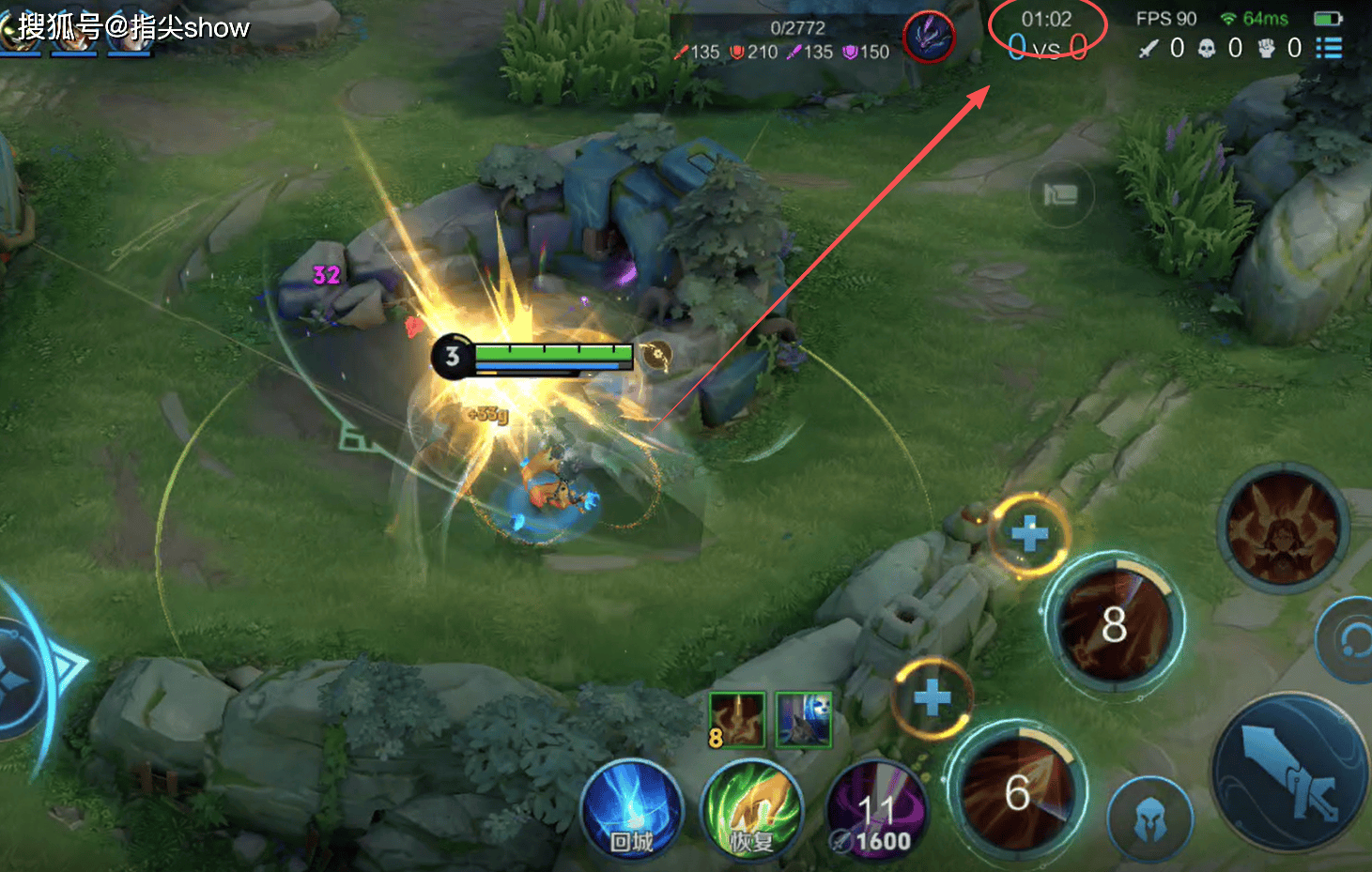This screenshot has width=1372, height=872.
Task: Upgrade the skill with cooldown 8 via plus
Action: pyautogui.click(x=1029, y=534)
